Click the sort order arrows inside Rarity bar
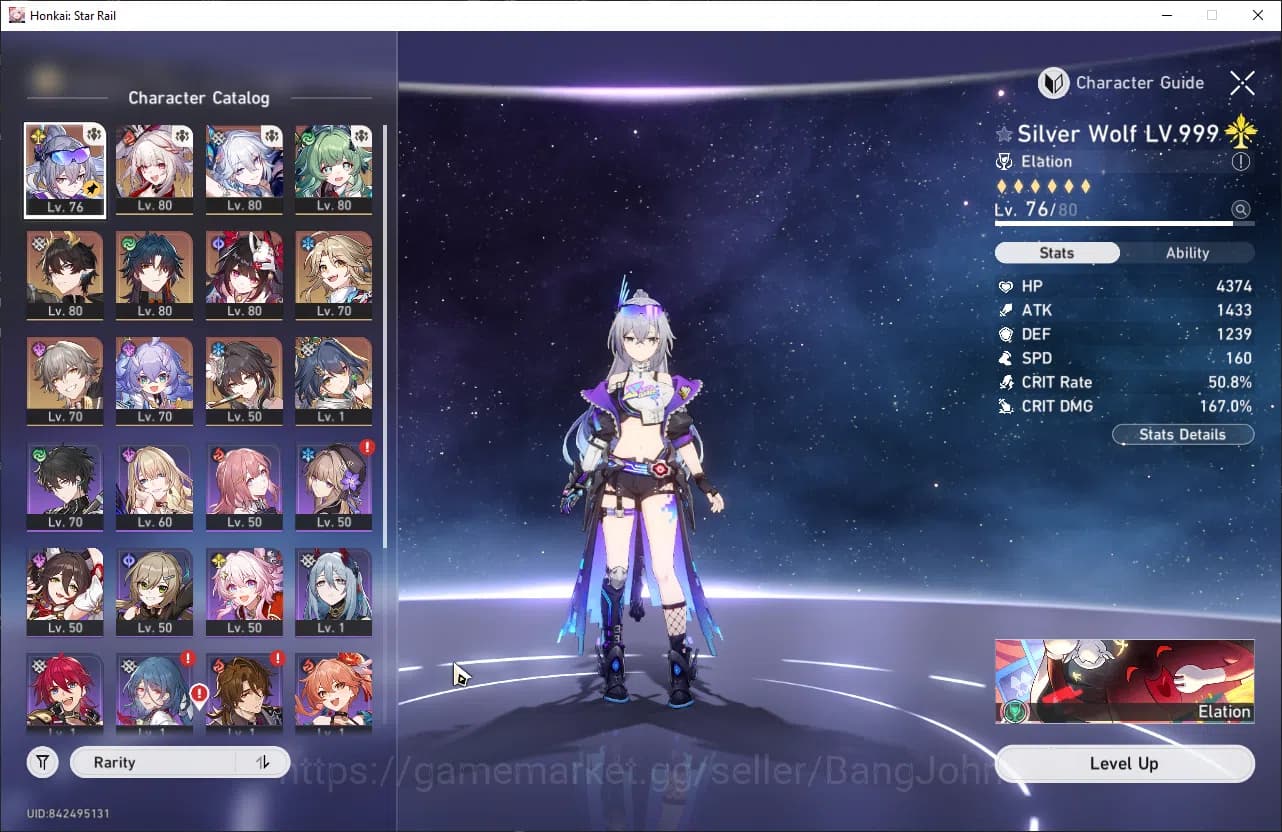This screenshot has width=1282, height=832. click(262, 762)
